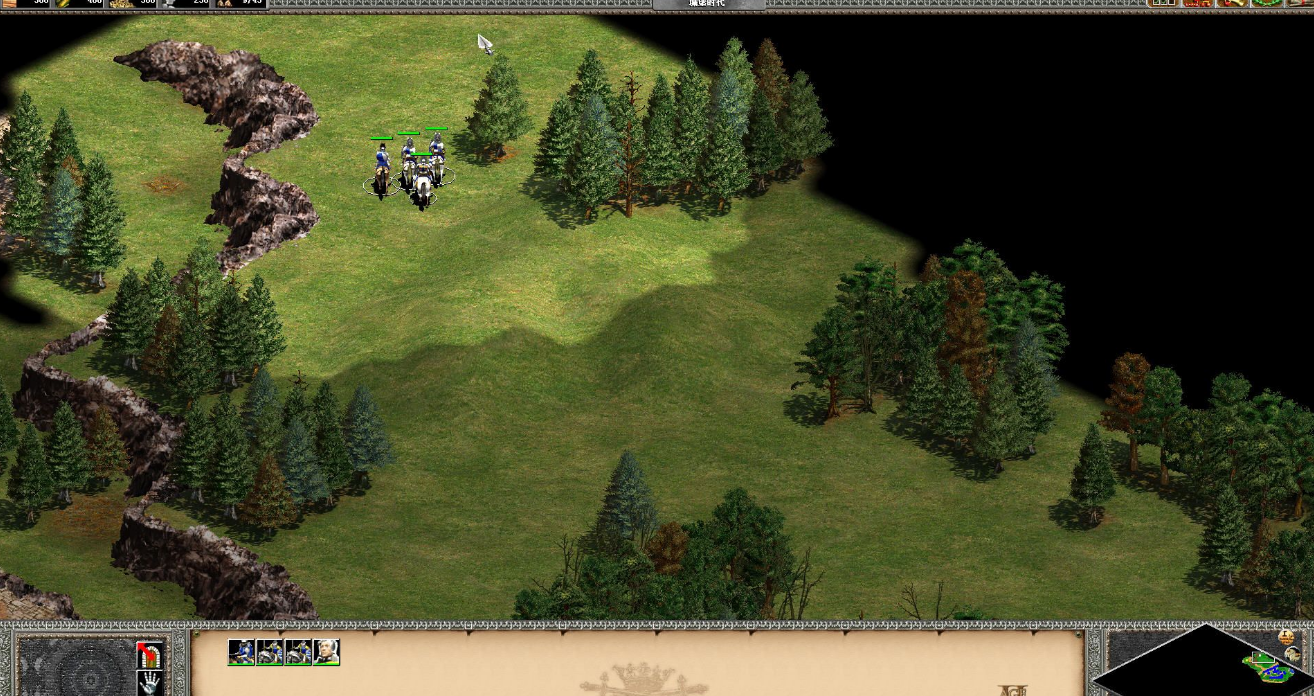
Task: Open Diplomacy via the laurel wreath icon
Action: pyautogui.click(x=1266, y=3)
